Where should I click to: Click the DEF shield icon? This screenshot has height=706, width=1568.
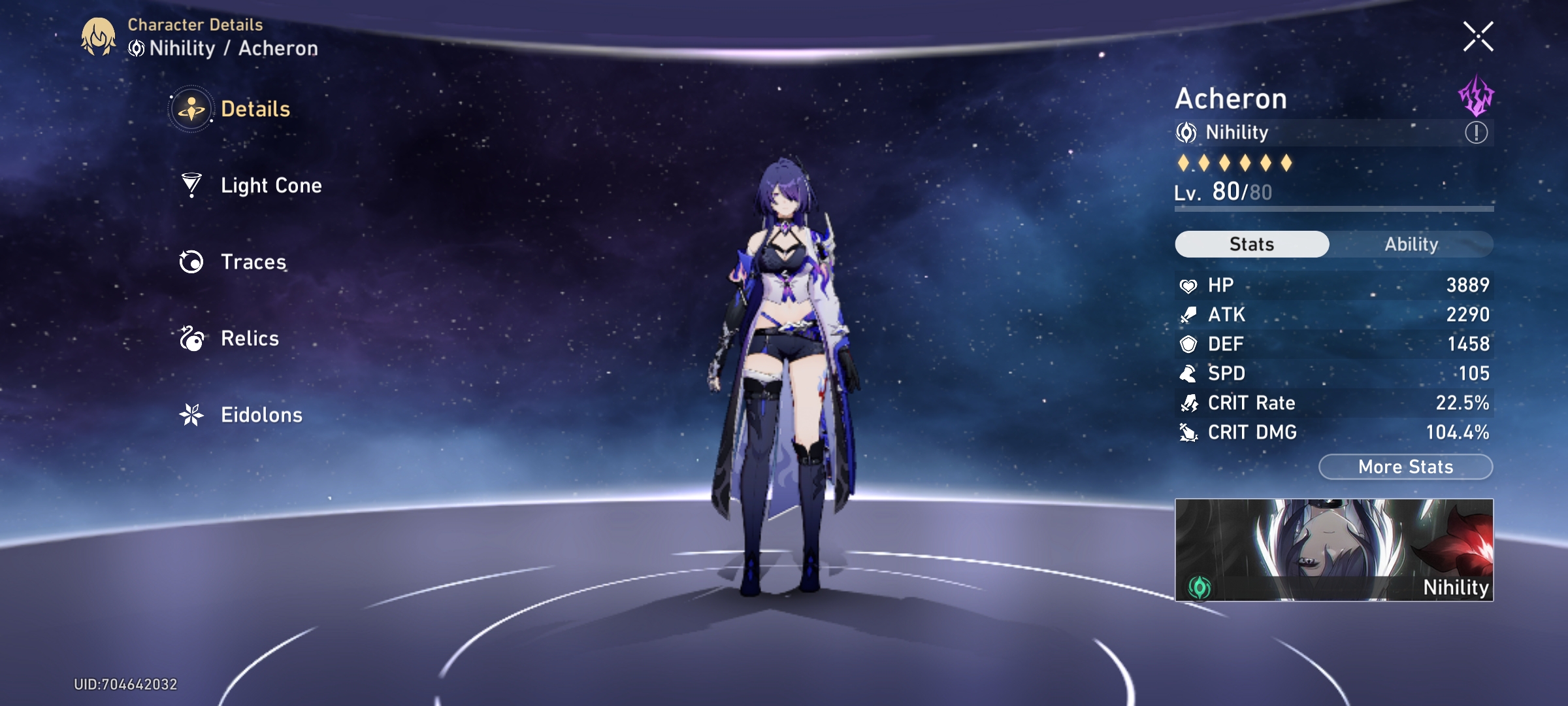pyautogui.click(x=1189, y=344)
